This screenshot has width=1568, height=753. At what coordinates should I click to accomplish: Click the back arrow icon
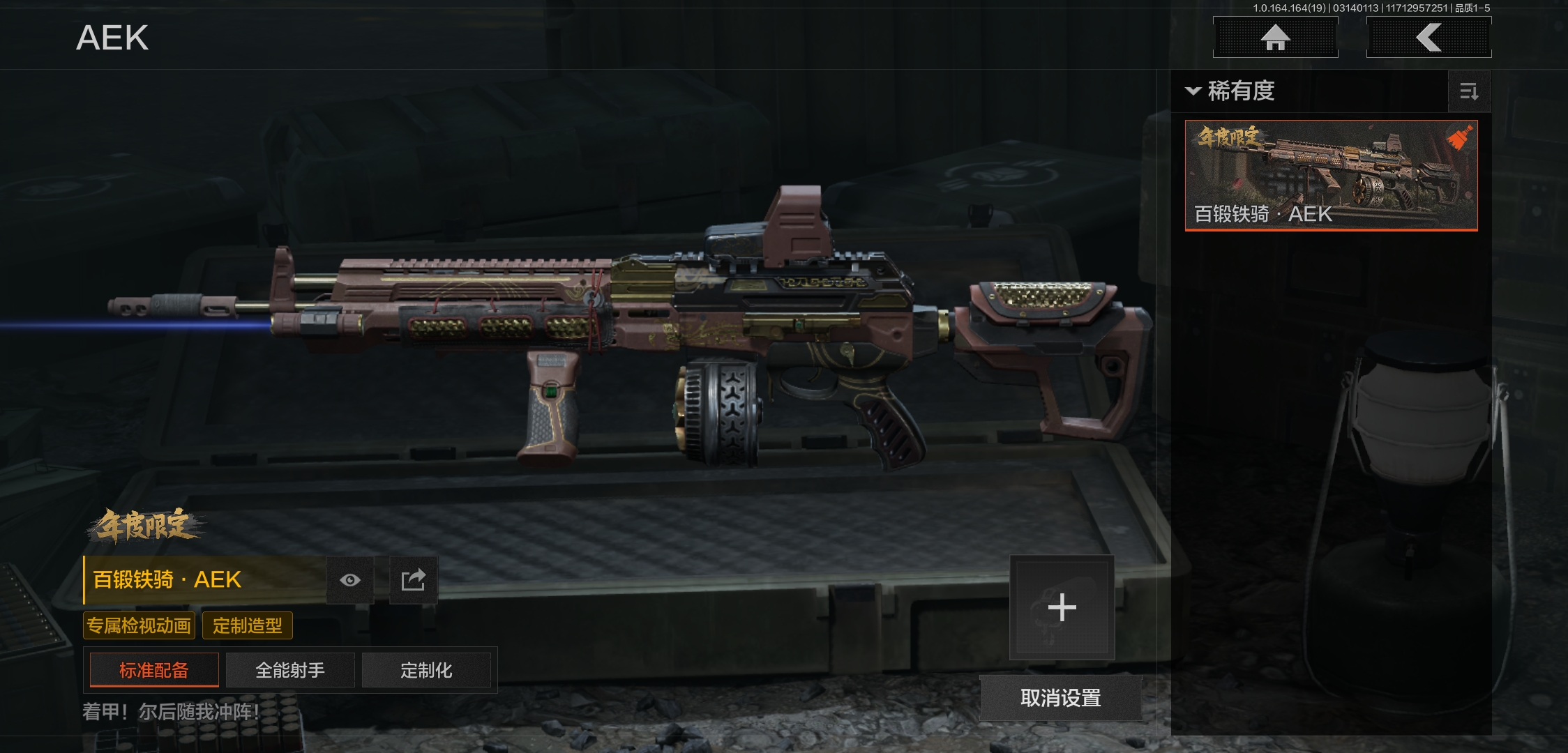pyautogui.click(x=1428, y=38)
